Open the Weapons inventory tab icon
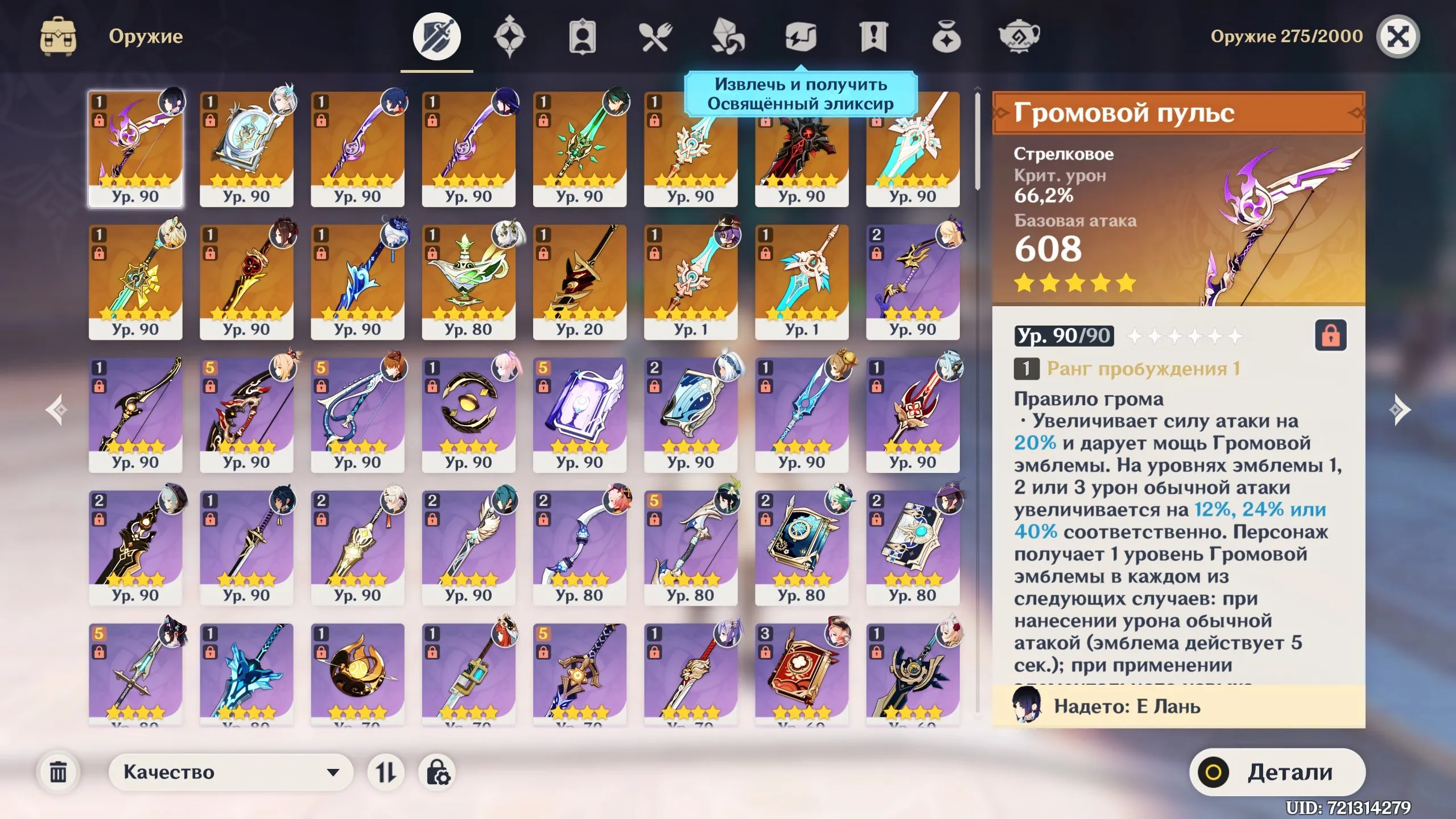Image resolution: width=1456 pixels, height=819 pixels. point(436,38)
